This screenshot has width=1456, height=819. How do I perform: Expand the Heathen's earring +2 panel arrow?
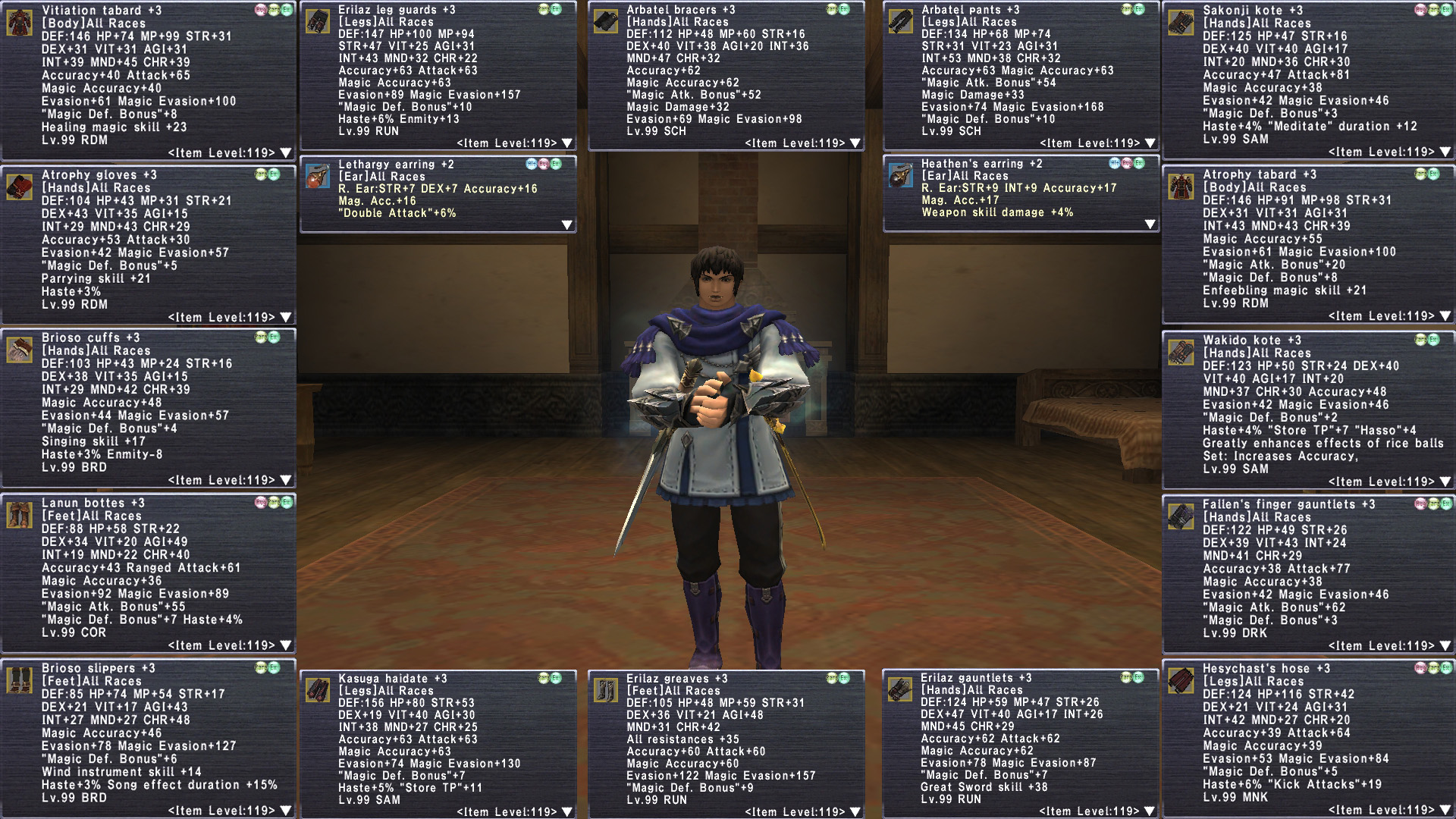tap(1150, 224)
